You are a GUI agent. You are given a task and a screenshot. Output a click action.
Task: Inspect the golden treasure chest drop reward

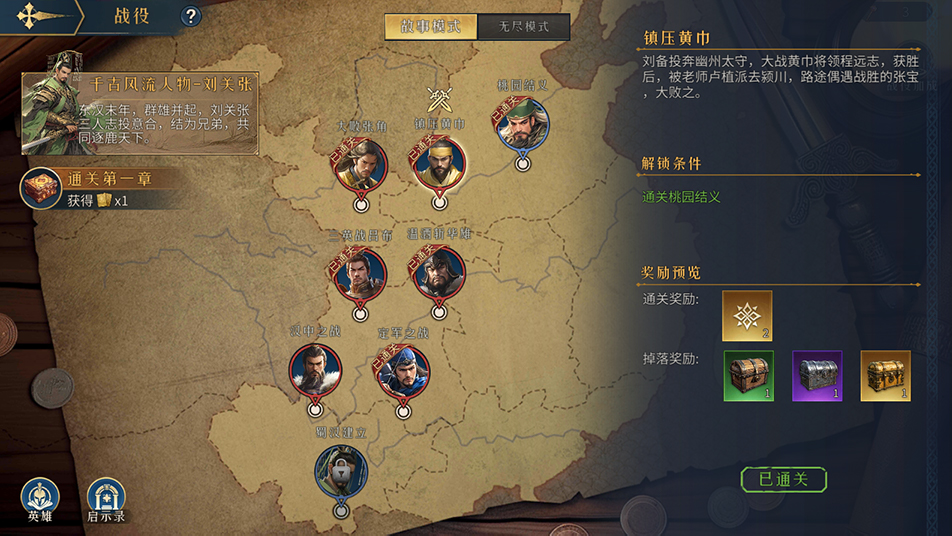coord(885,375)
